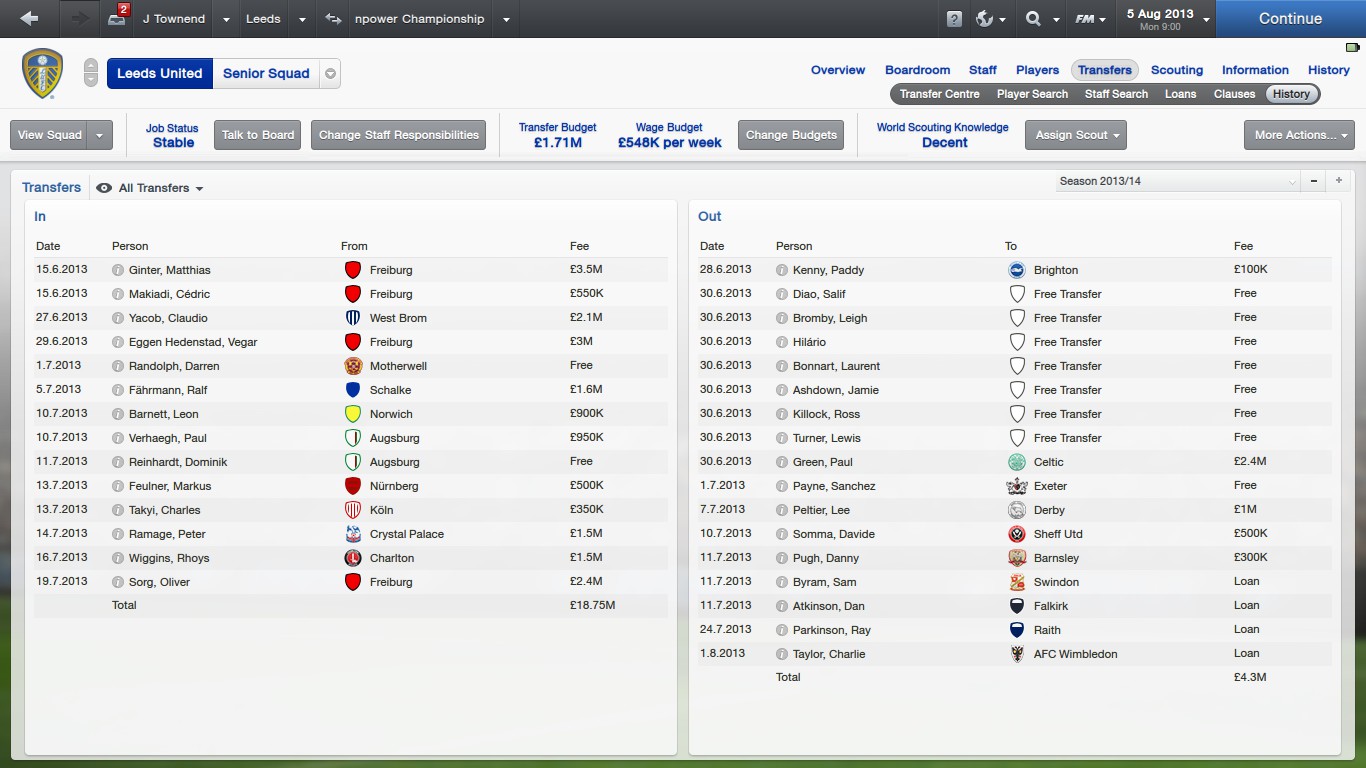Open the Boardroom tab

click(917, 70)
